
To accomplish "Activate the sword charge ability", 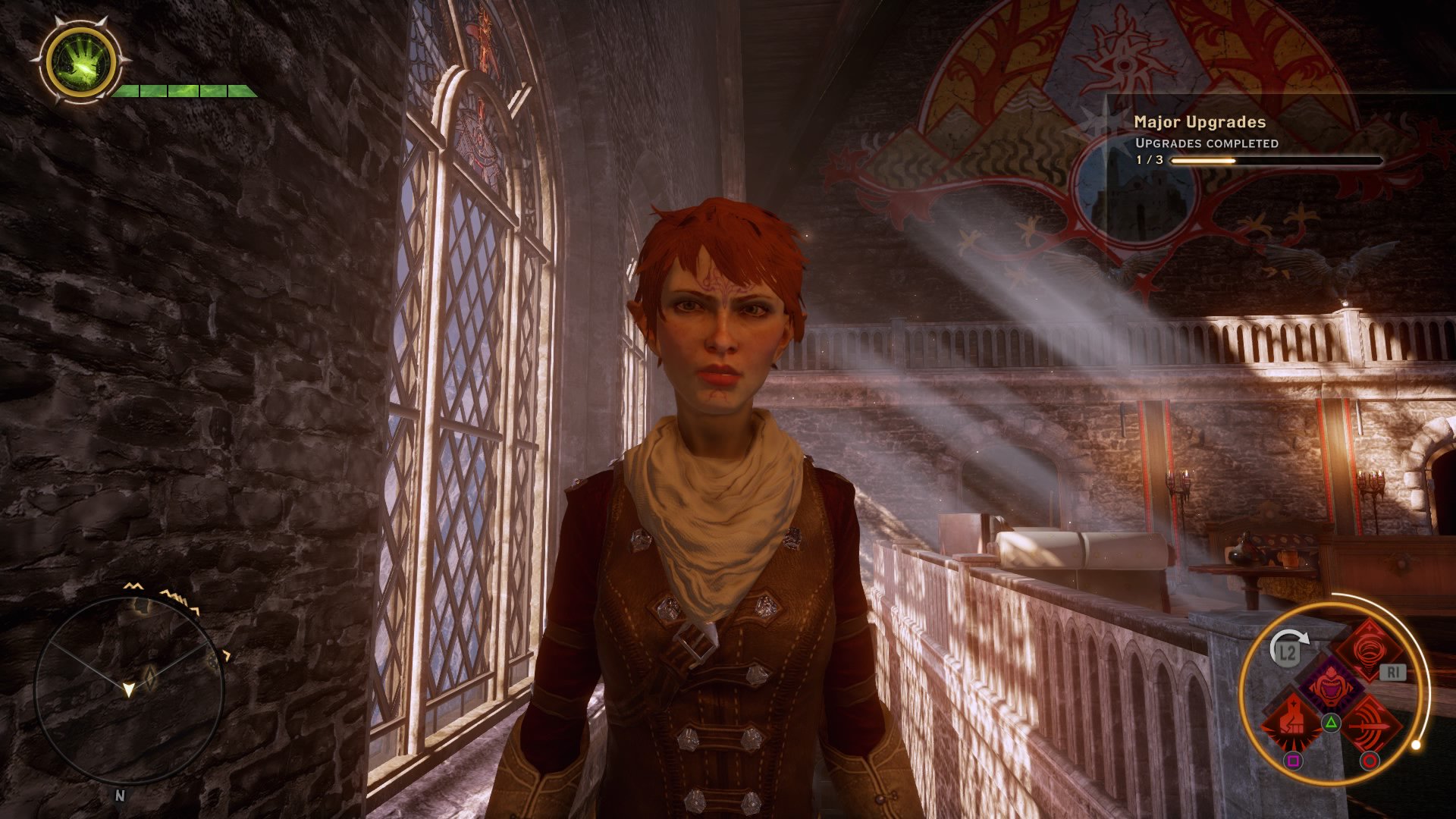I will point(1370,723).
